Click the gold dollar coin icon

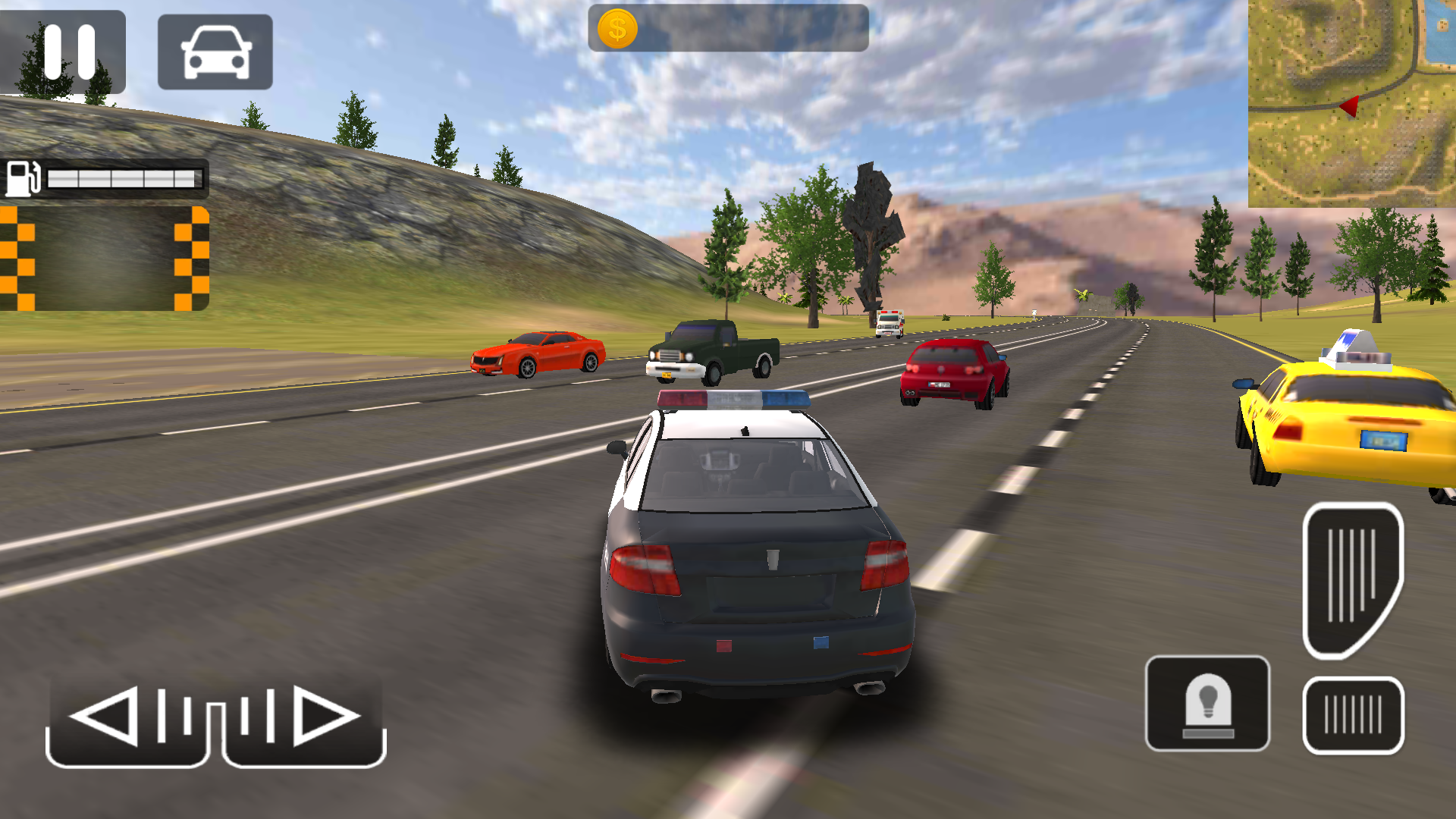point(617,29)
